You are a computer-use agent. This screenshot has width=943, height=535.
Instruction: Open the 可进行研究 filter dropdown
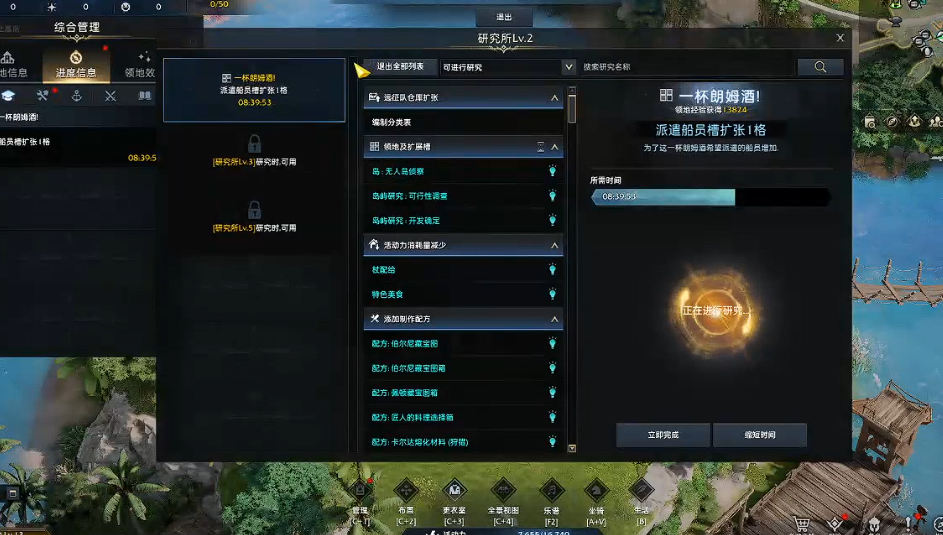507,67
